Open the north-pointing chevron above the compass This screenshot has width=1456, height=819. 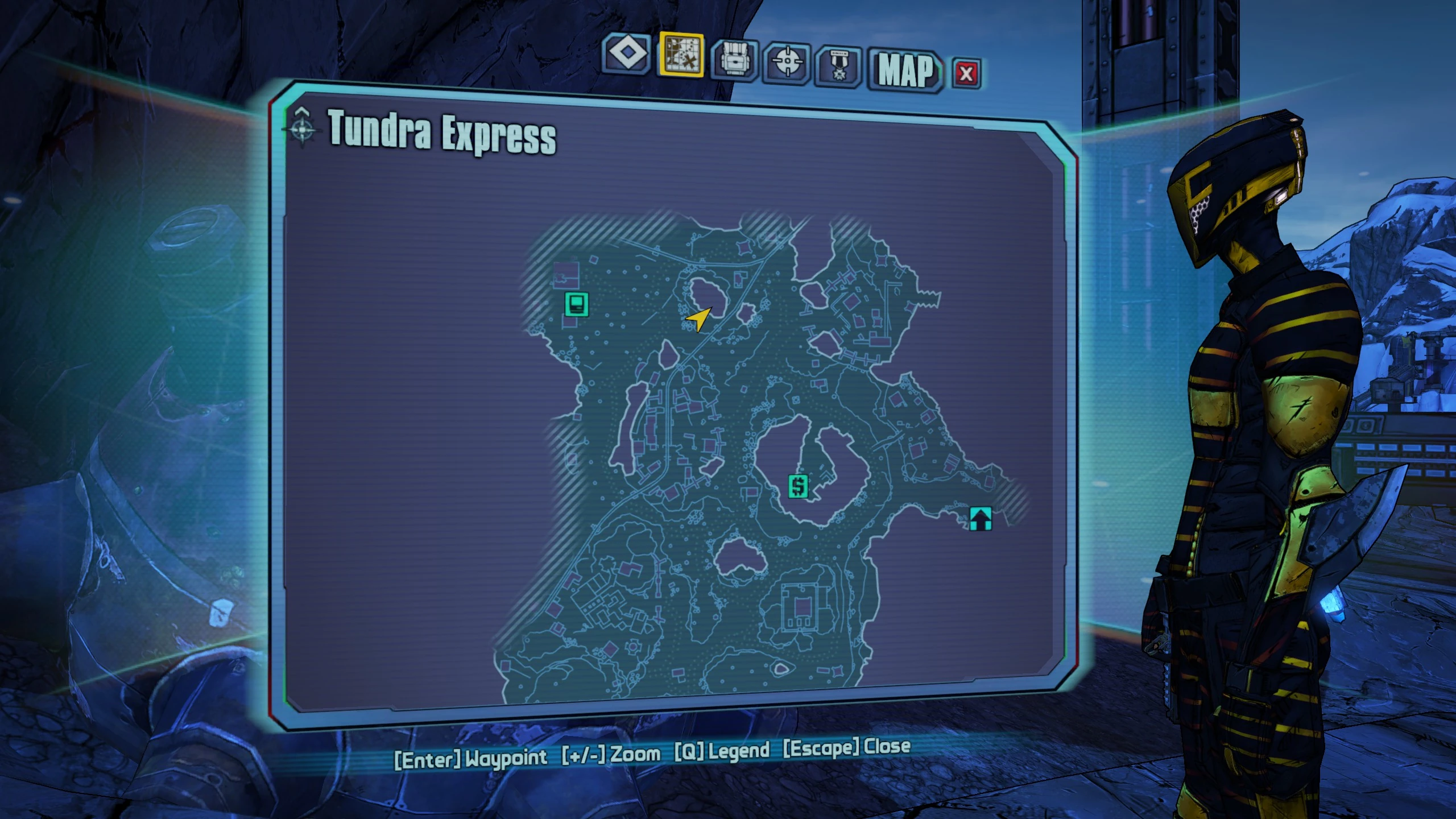click(x=301, y=110)
